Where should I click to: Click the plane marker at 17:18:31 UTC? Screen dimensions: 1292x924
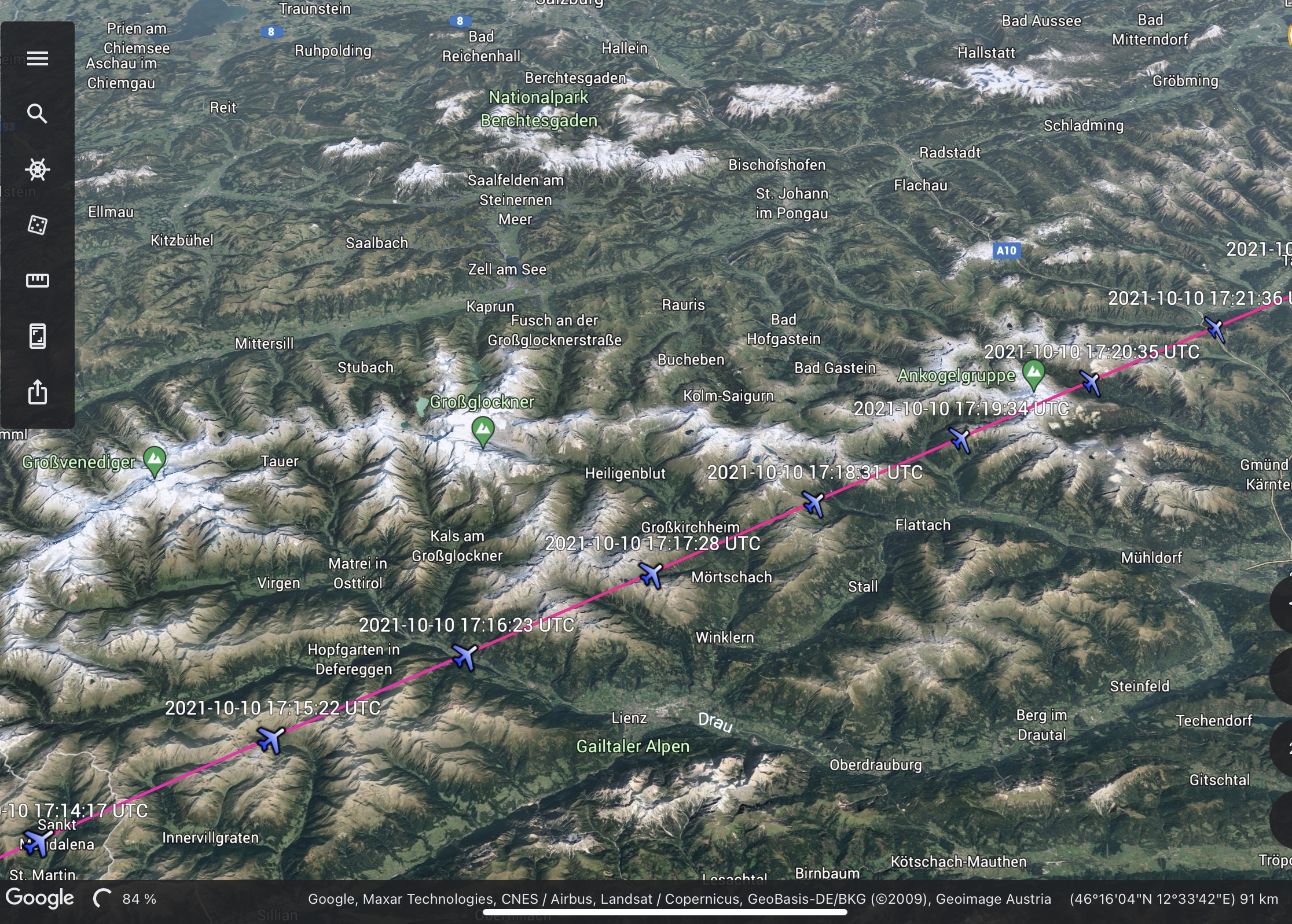pos(813,503)
